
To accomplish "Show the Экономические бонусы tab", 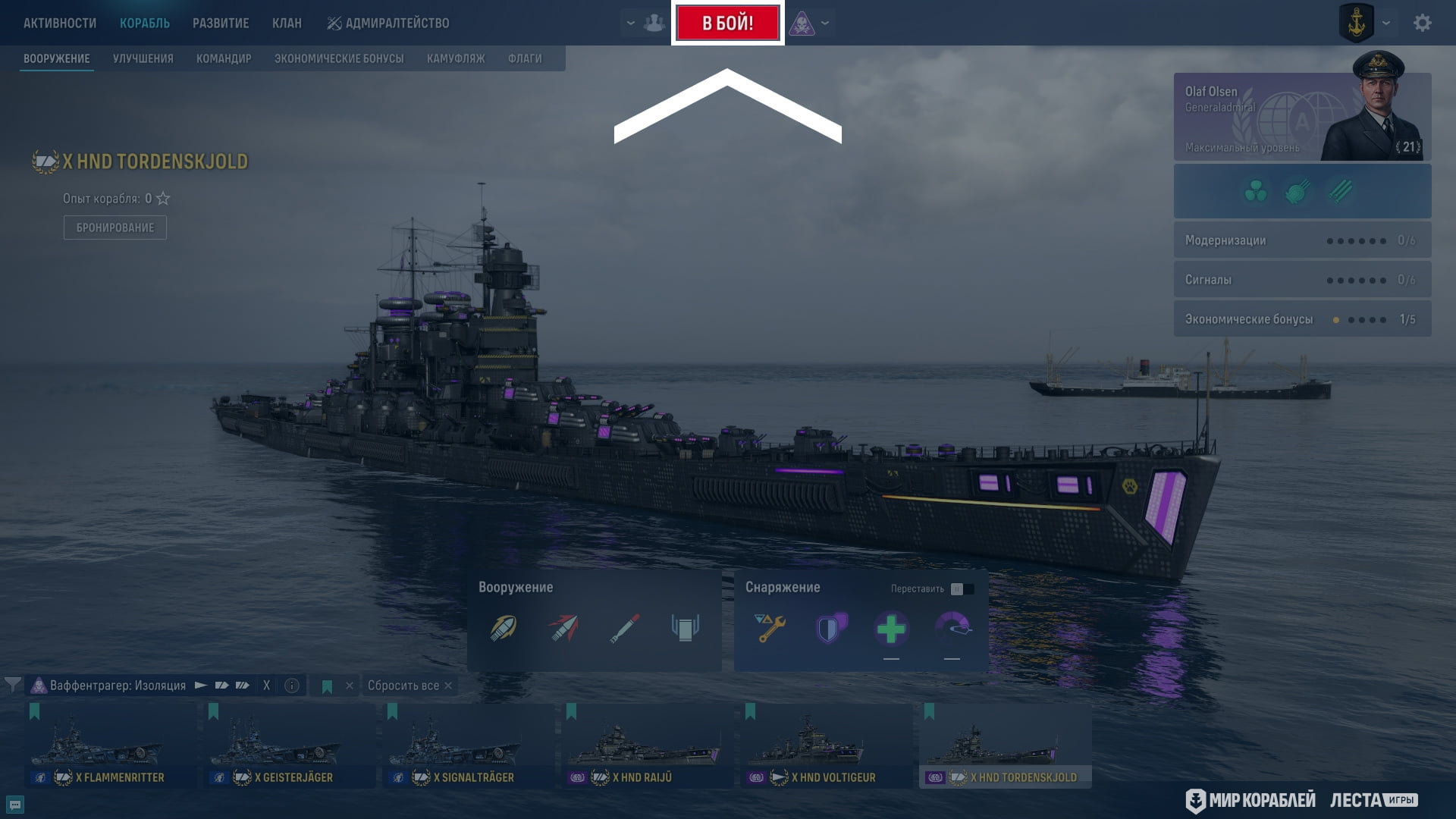I will [x=339, y=58].
